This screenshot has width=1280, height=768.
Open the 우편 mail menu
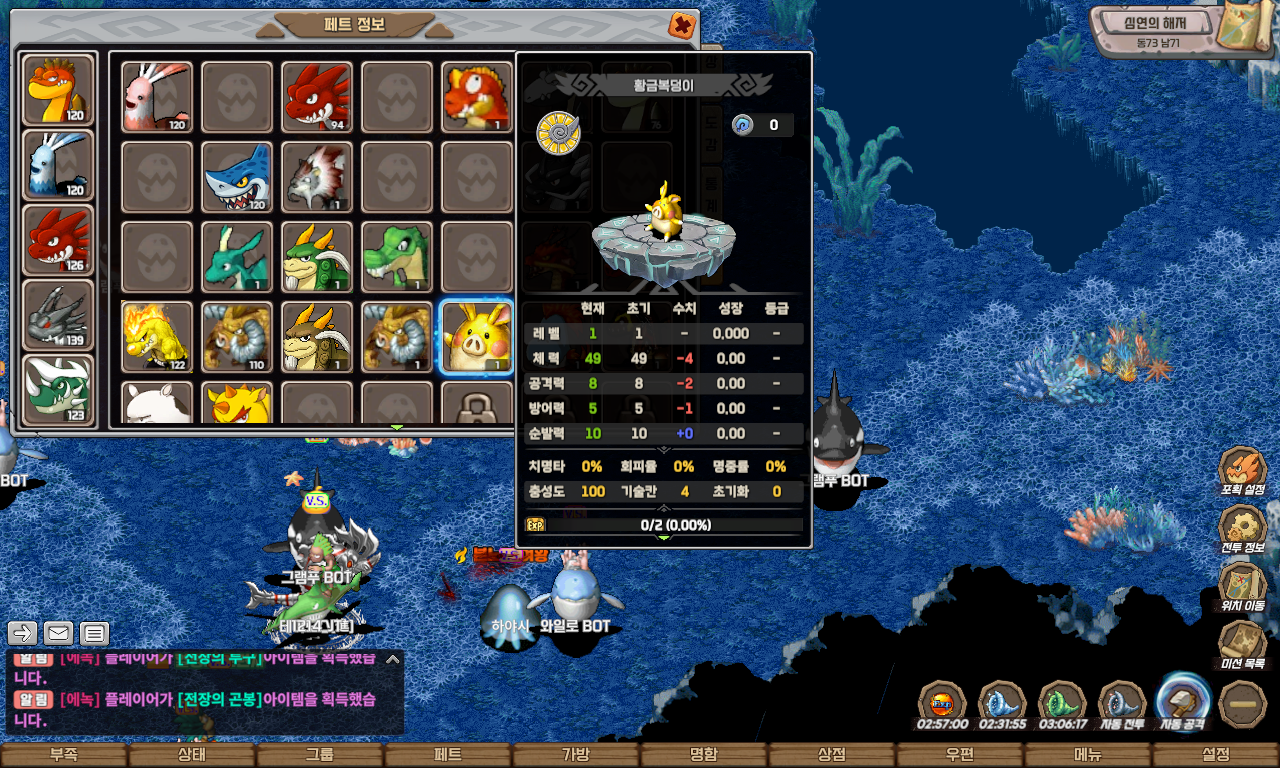point(960,755)
